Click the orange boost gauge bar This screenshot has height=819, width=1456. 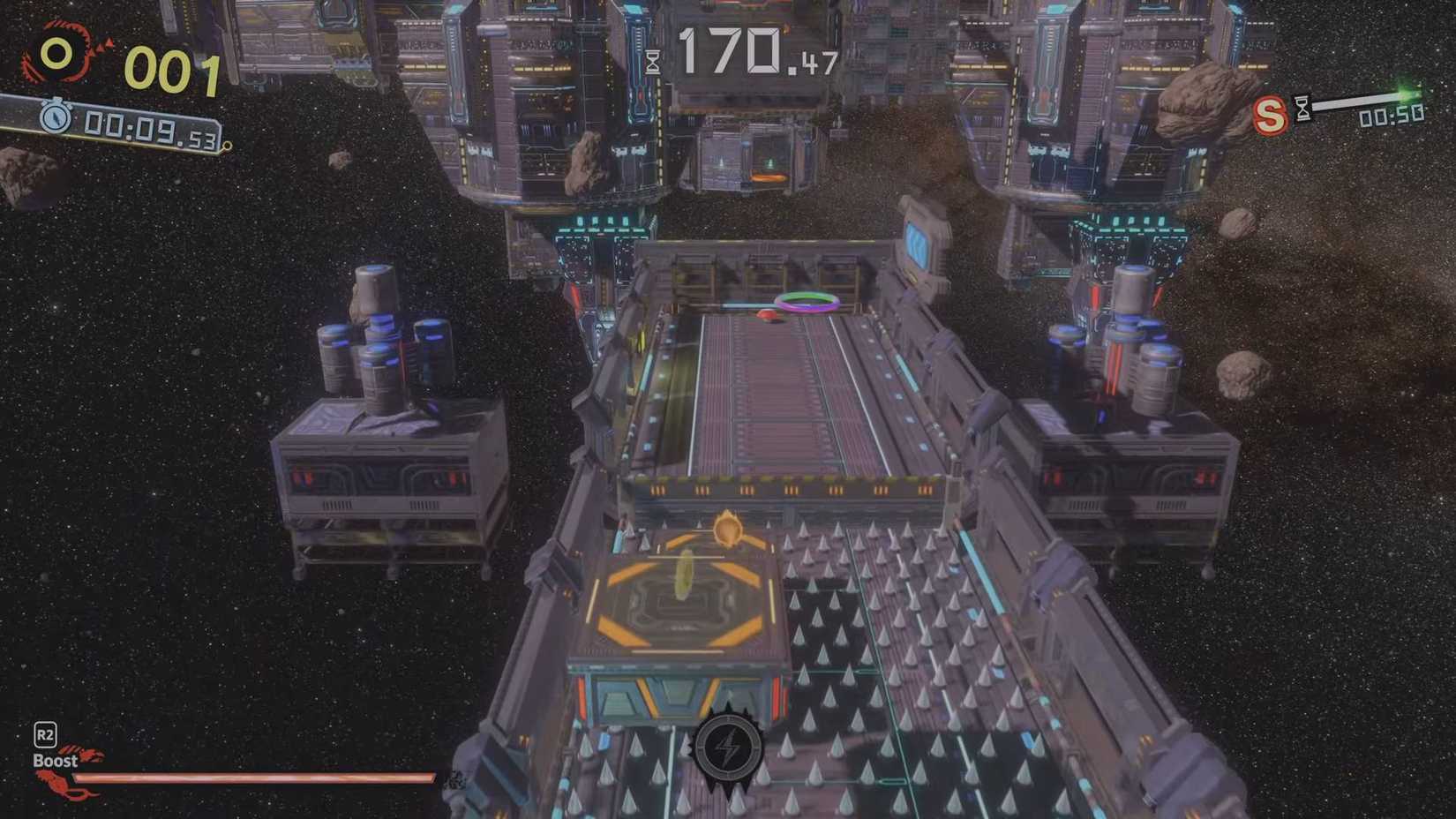256,778
